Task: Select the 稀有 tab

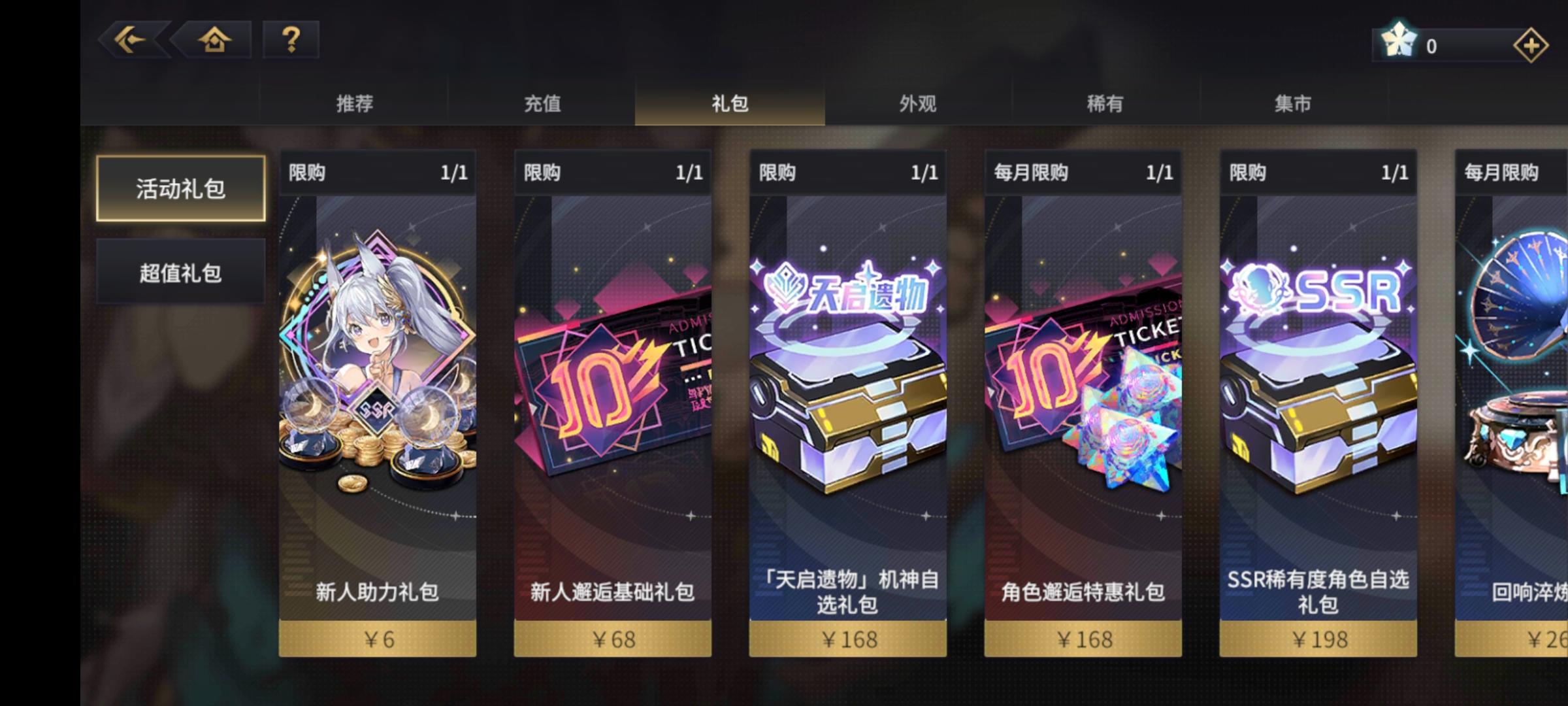Action: (1104, 103)
